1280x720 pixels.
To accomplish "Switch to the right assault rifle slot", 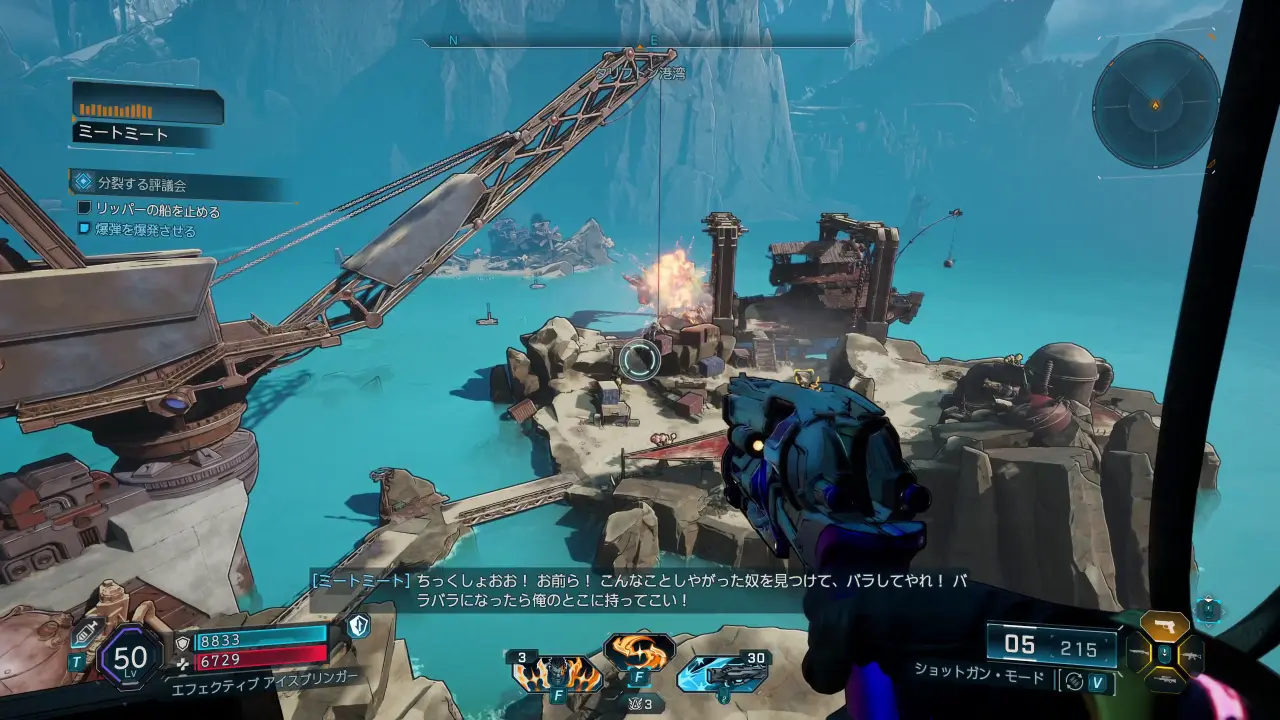I will [x=1191, y=654].
